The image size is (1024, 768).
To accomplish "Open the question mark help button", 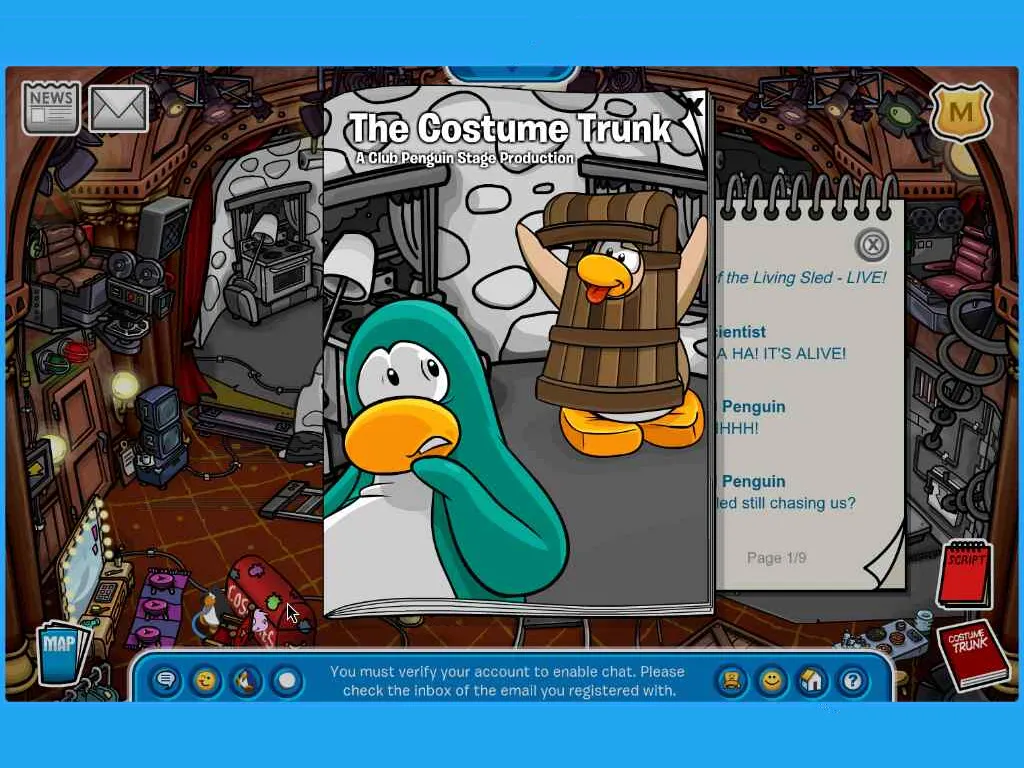I will point(852,681).
